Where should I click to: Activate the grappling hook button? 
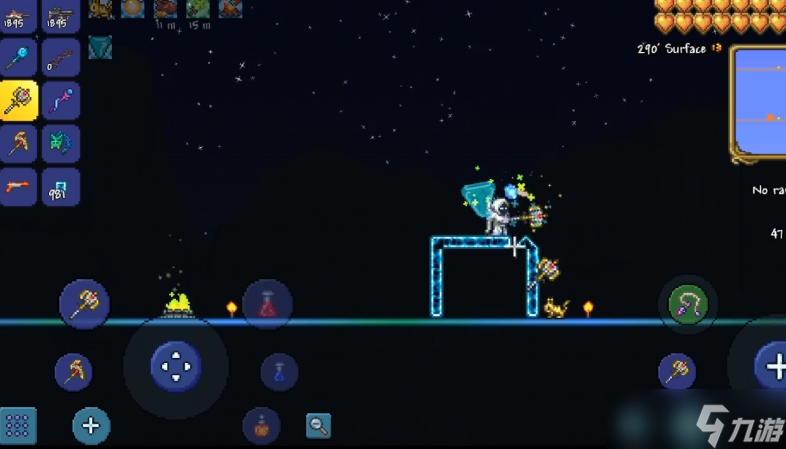(688, 304)
